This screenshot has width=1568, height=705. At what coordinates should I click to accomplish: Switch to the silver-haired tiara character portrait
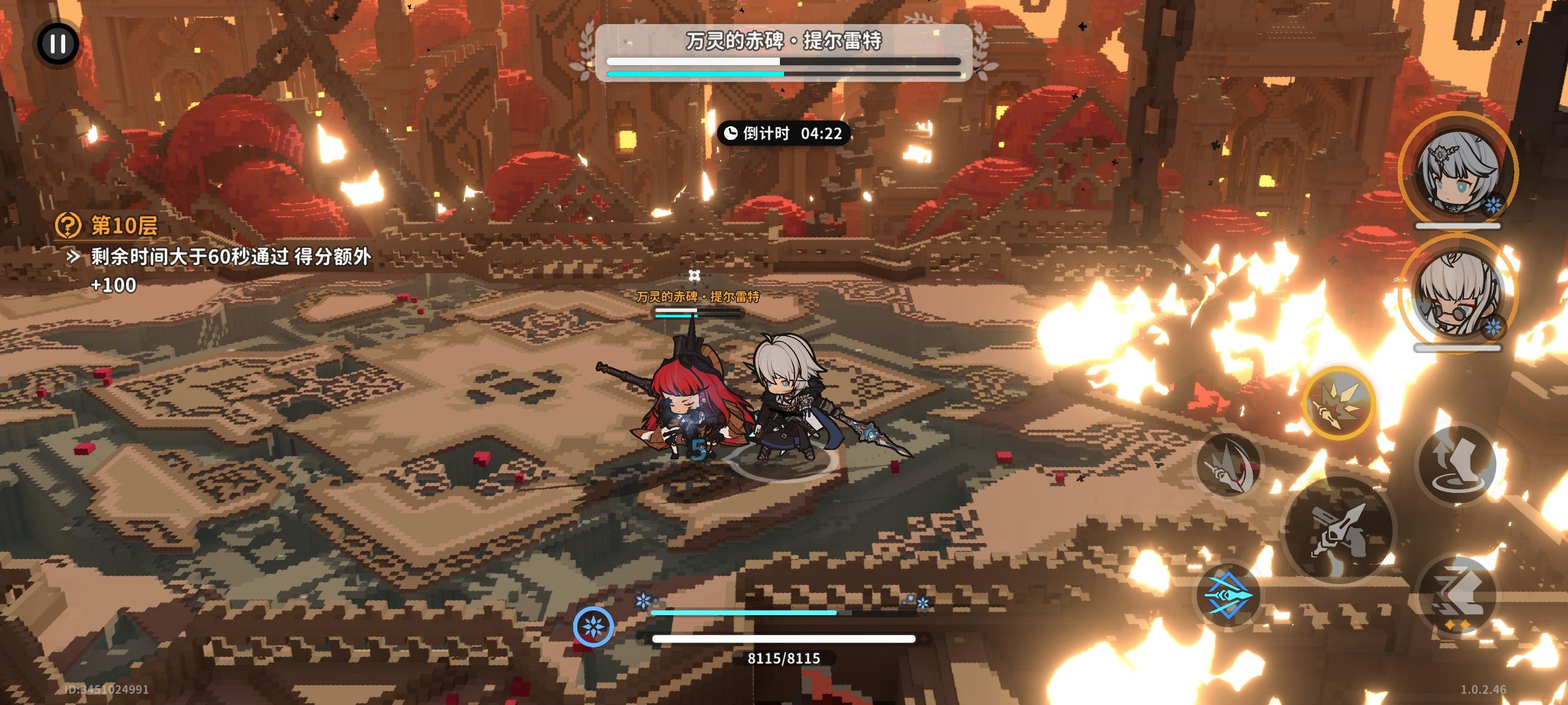click(x=1457, y=172)
